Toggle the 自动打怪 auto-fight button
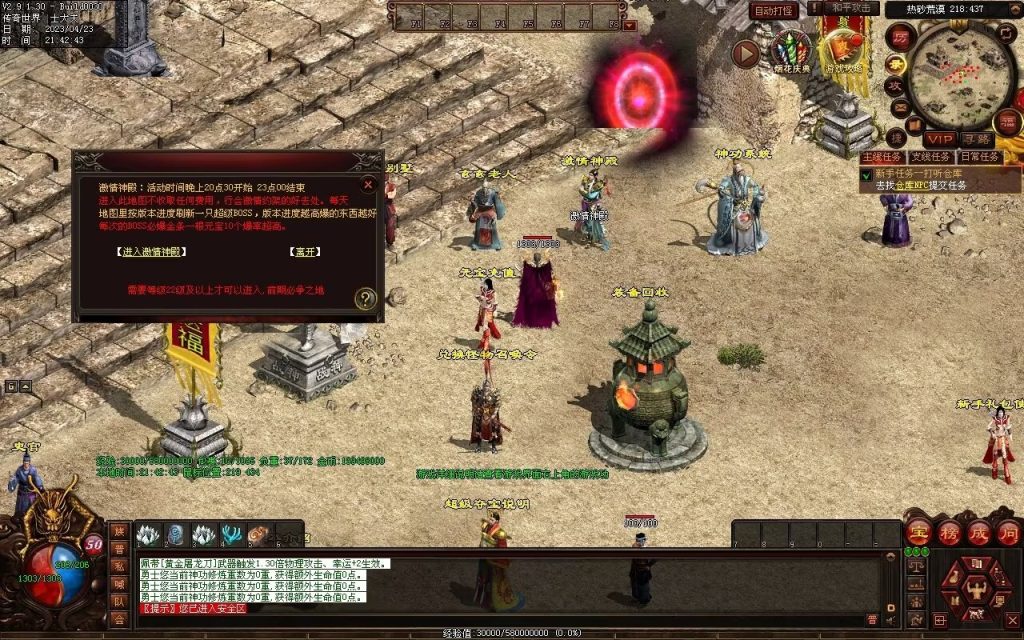Viewport: 1024px width, 640px height. [774, 10]
